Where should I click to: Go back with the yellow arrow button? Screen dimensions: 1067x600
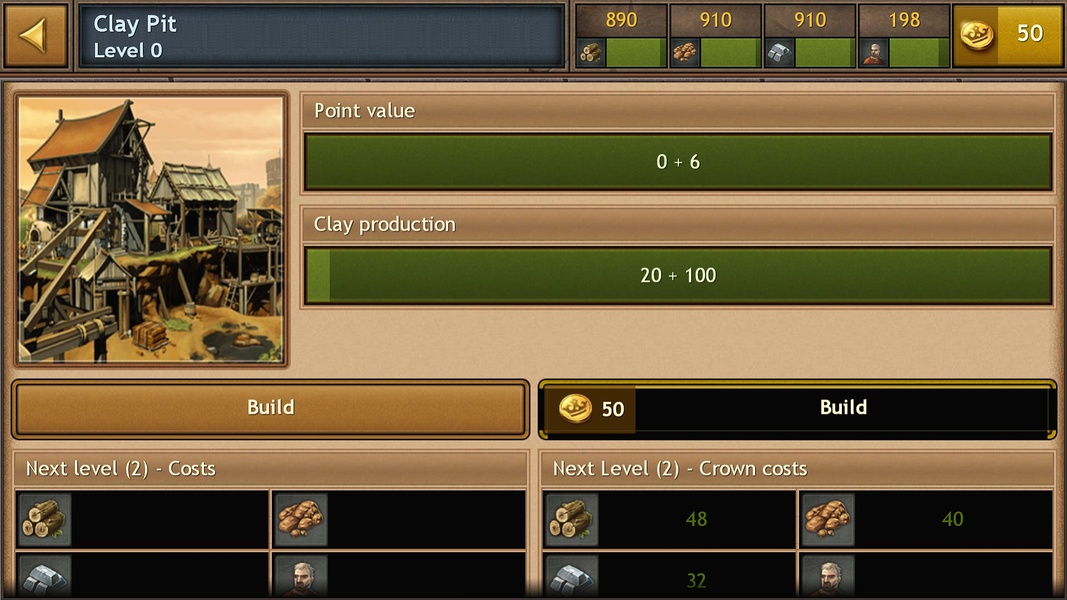click(35, 36)
